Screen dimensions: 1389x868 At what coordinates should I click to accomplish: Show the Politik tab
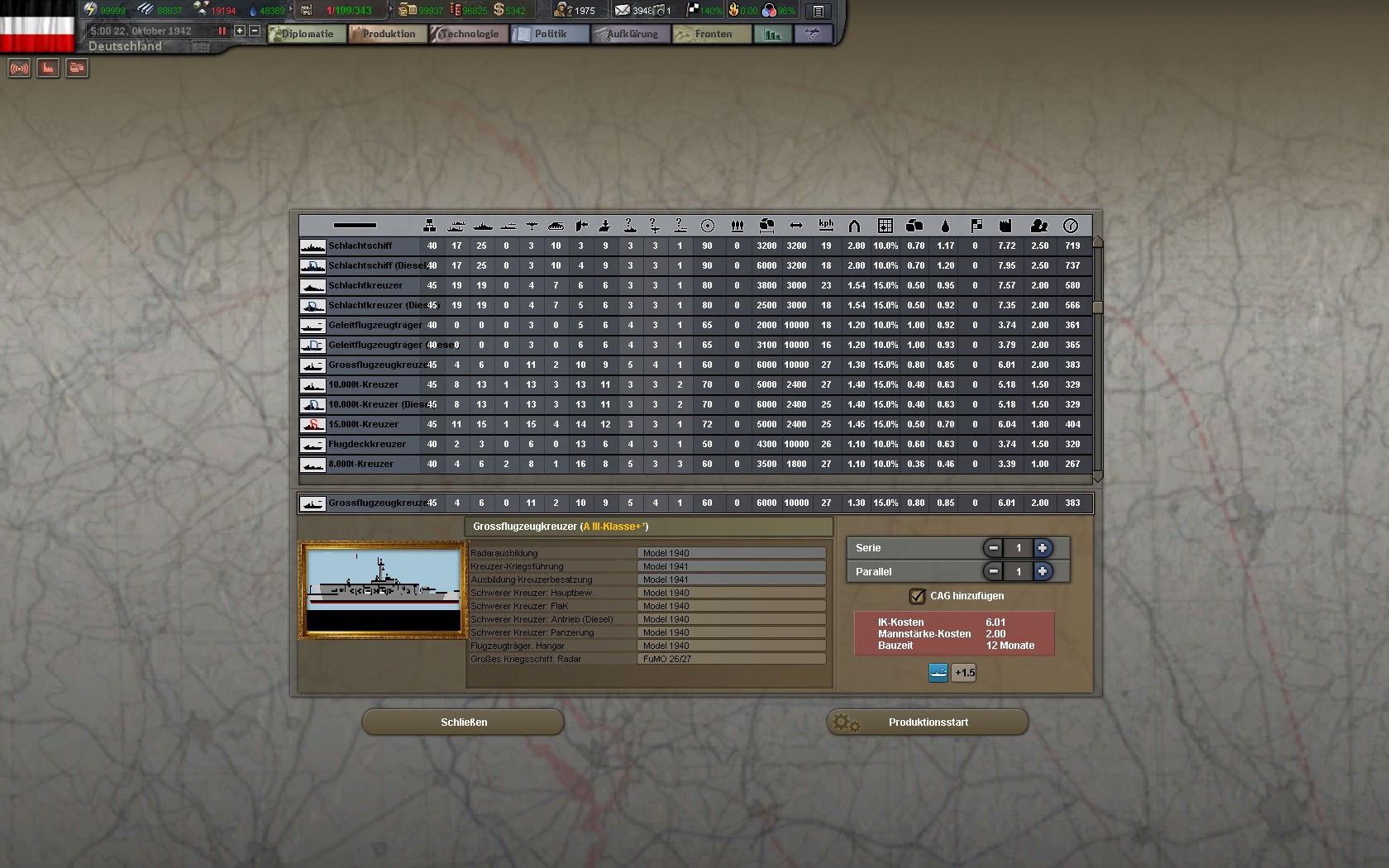pos(550,34)
